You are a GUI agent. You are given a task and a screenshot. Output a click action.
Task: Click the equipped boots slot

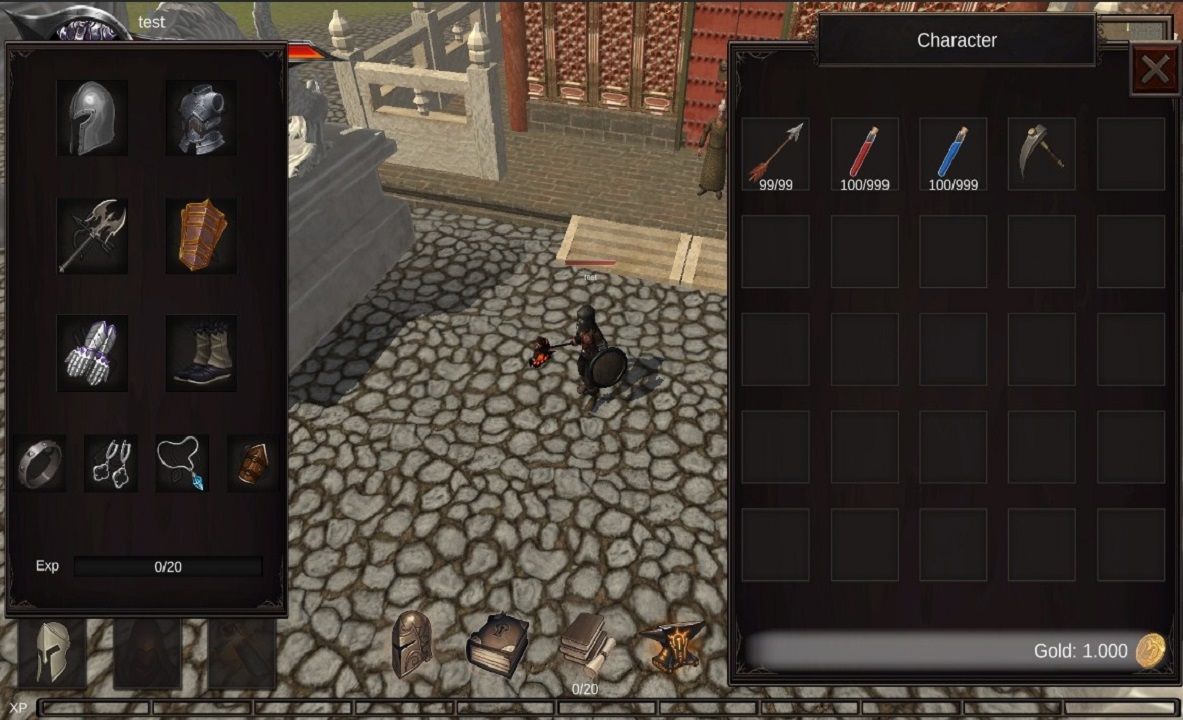coord(201,353)
